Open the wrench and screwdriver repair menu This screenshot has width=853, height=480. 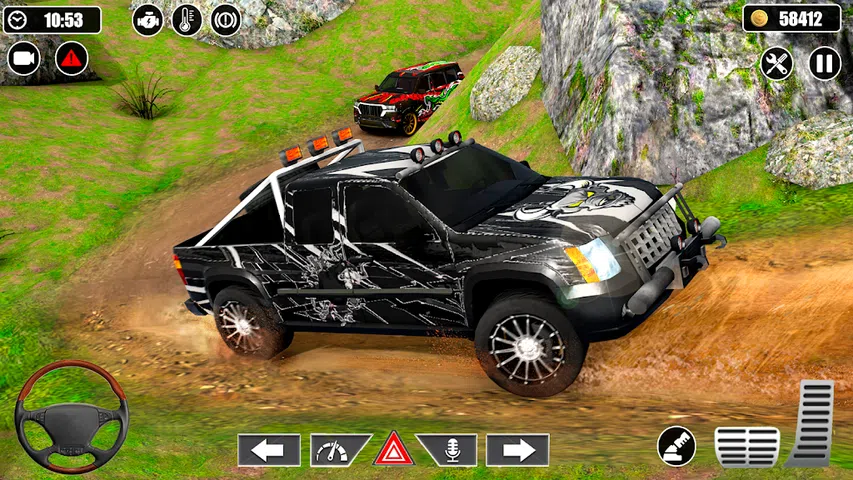776,63
